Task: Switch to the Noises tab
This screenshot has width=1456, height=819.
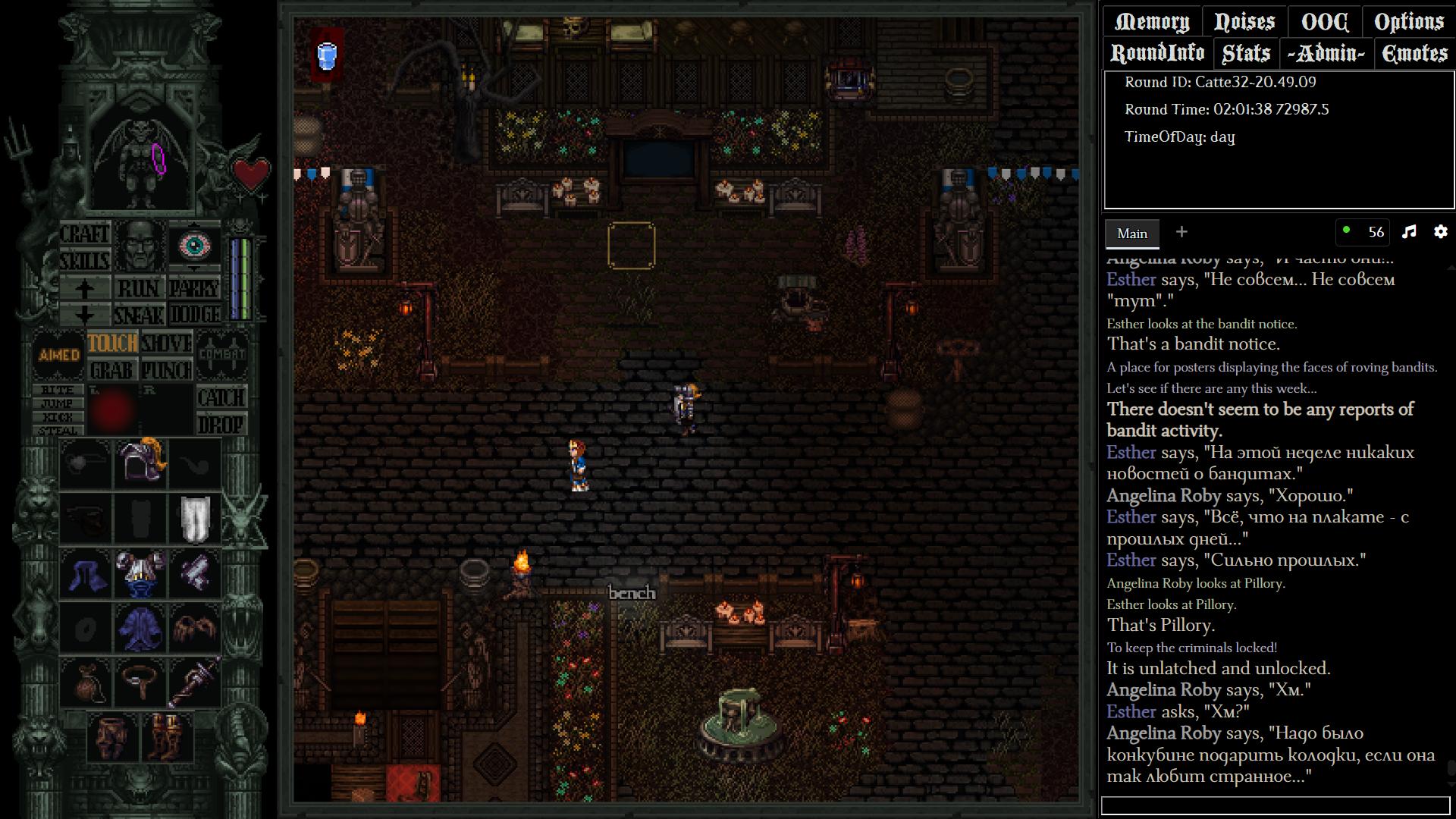Action: tap(1244, 22)
